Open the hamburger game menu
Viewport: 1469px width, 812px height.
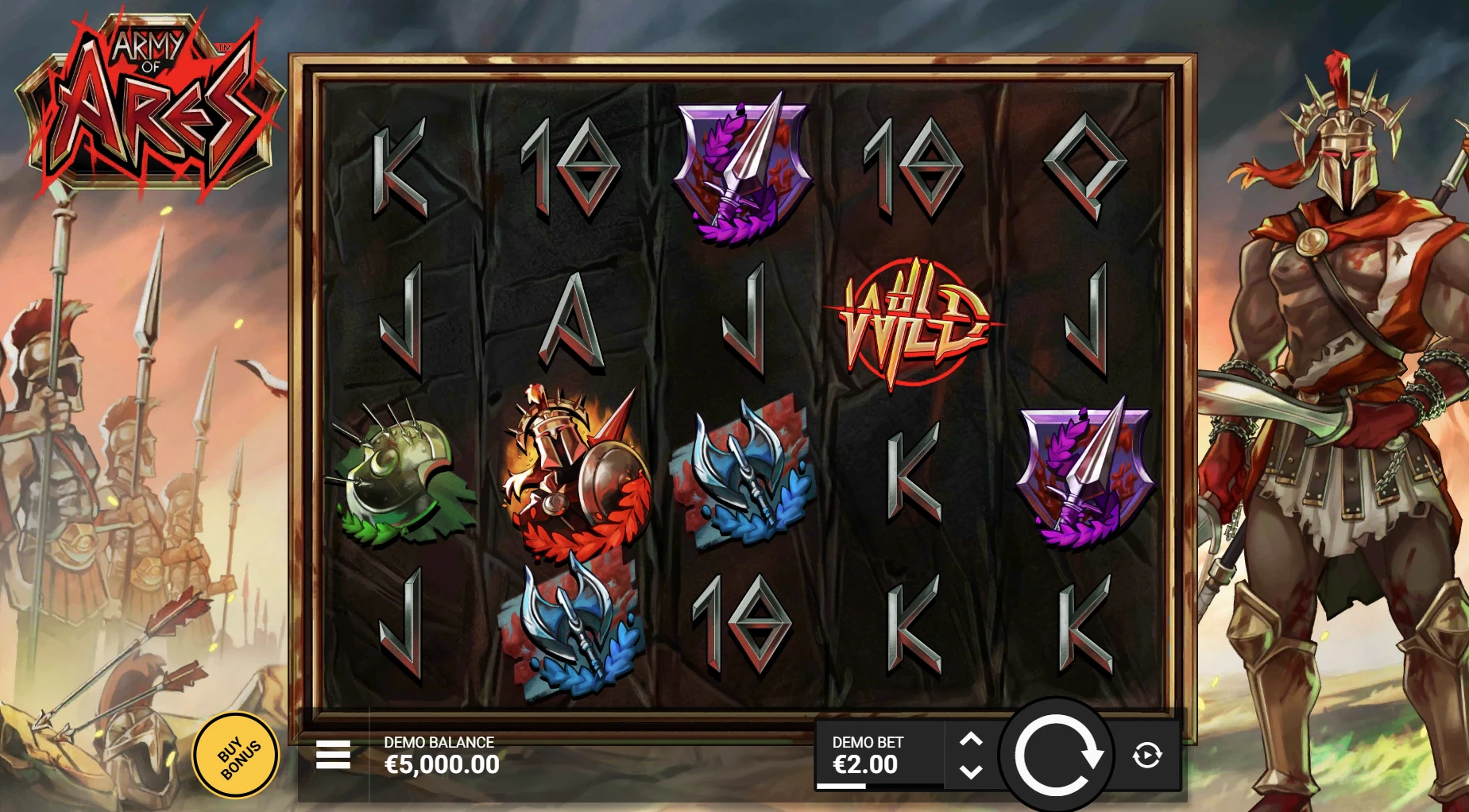click(x=334, y=756)
